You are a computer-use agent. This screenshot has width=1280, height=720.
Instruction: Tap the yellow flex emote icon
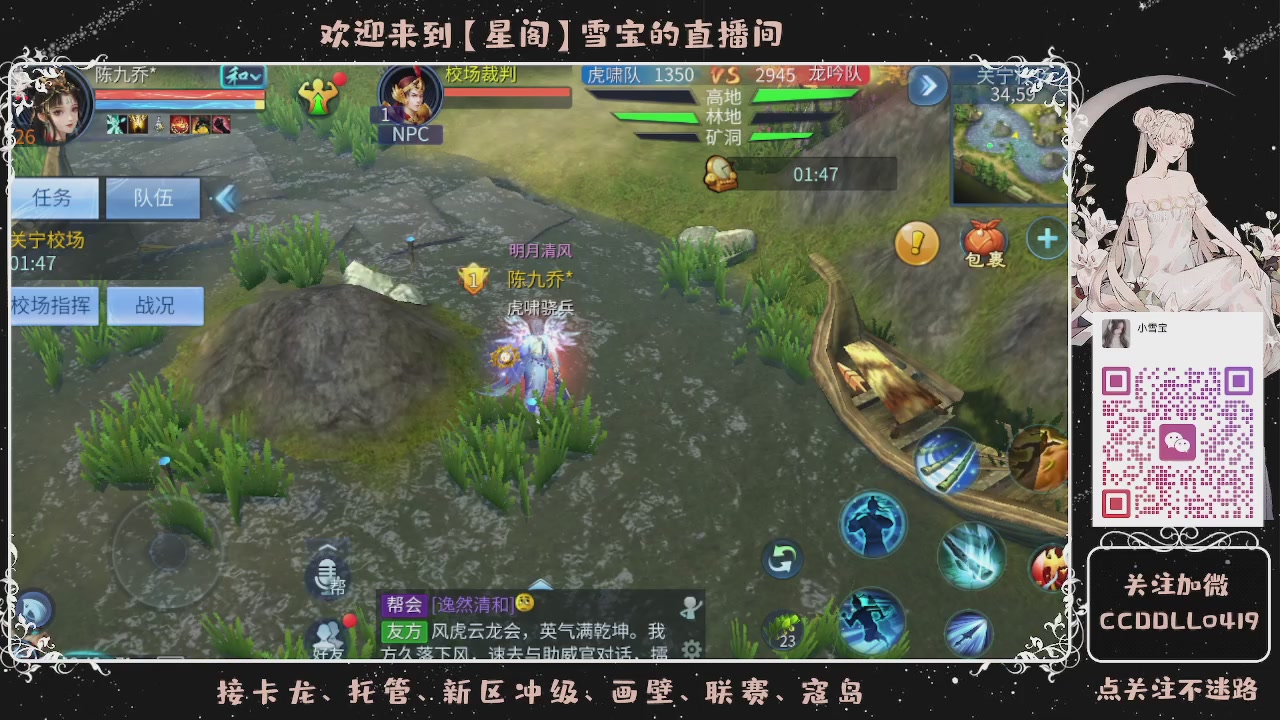[x=318, y=95]
